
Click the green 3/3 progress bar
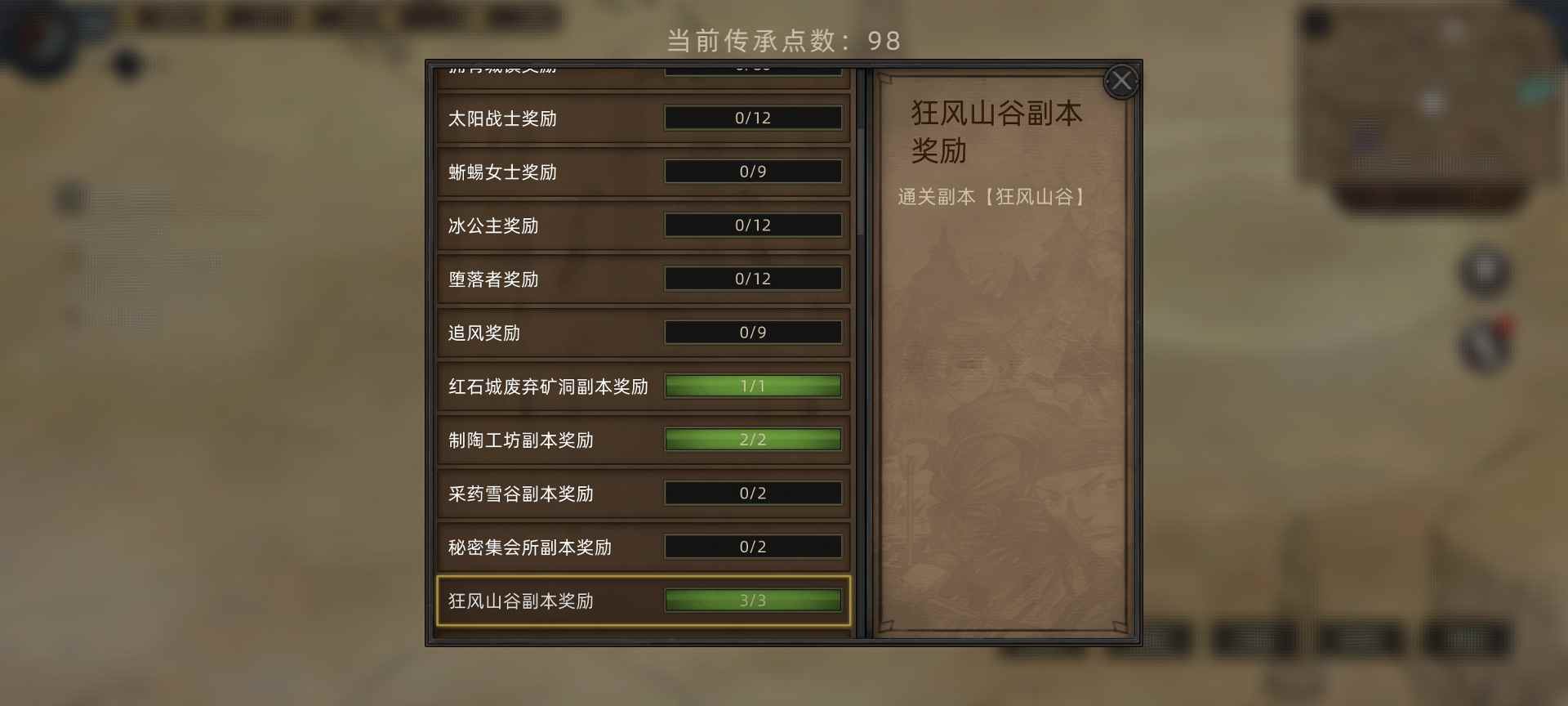coord(752,599)
